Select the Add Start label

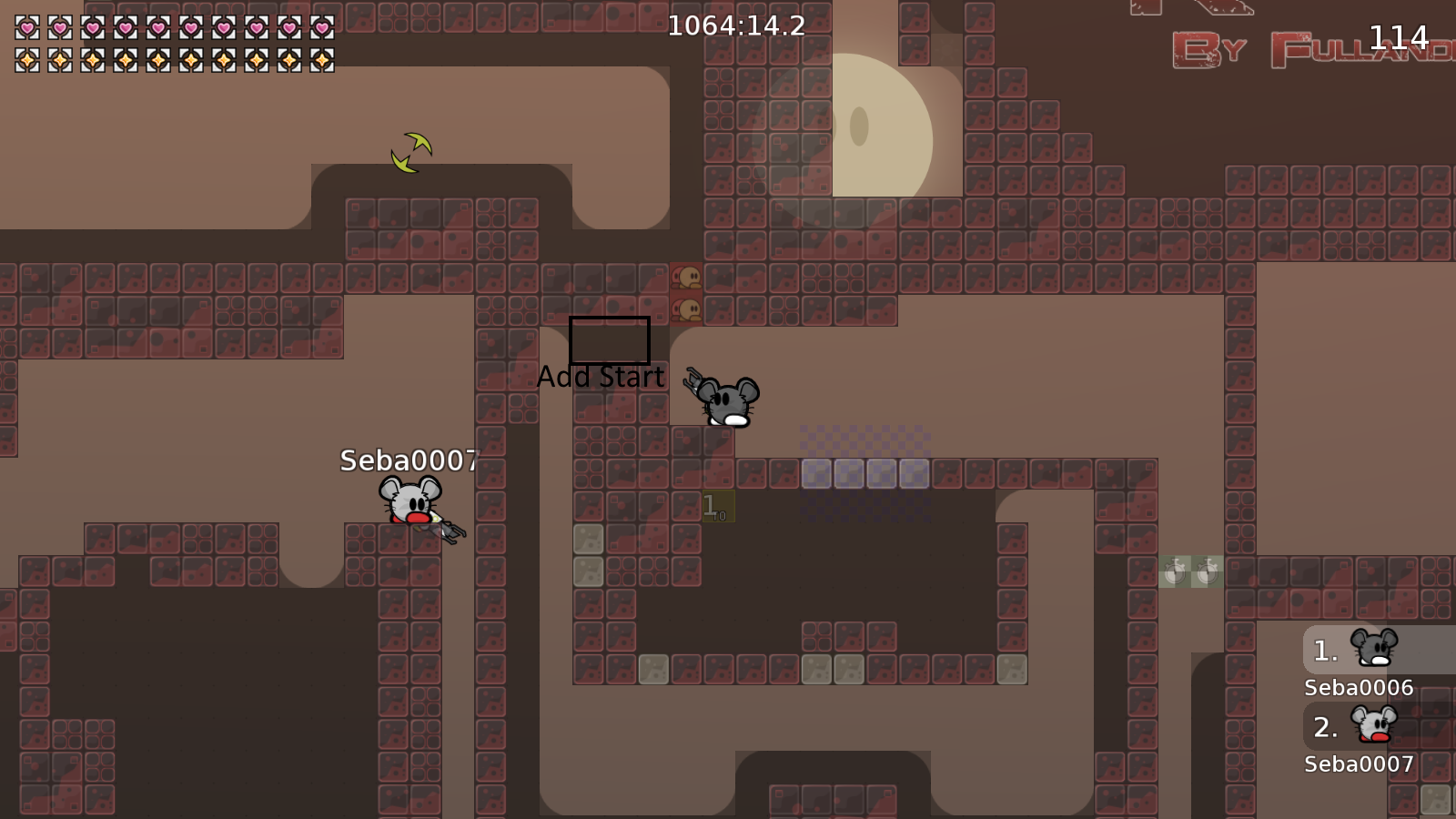point(602,375)
